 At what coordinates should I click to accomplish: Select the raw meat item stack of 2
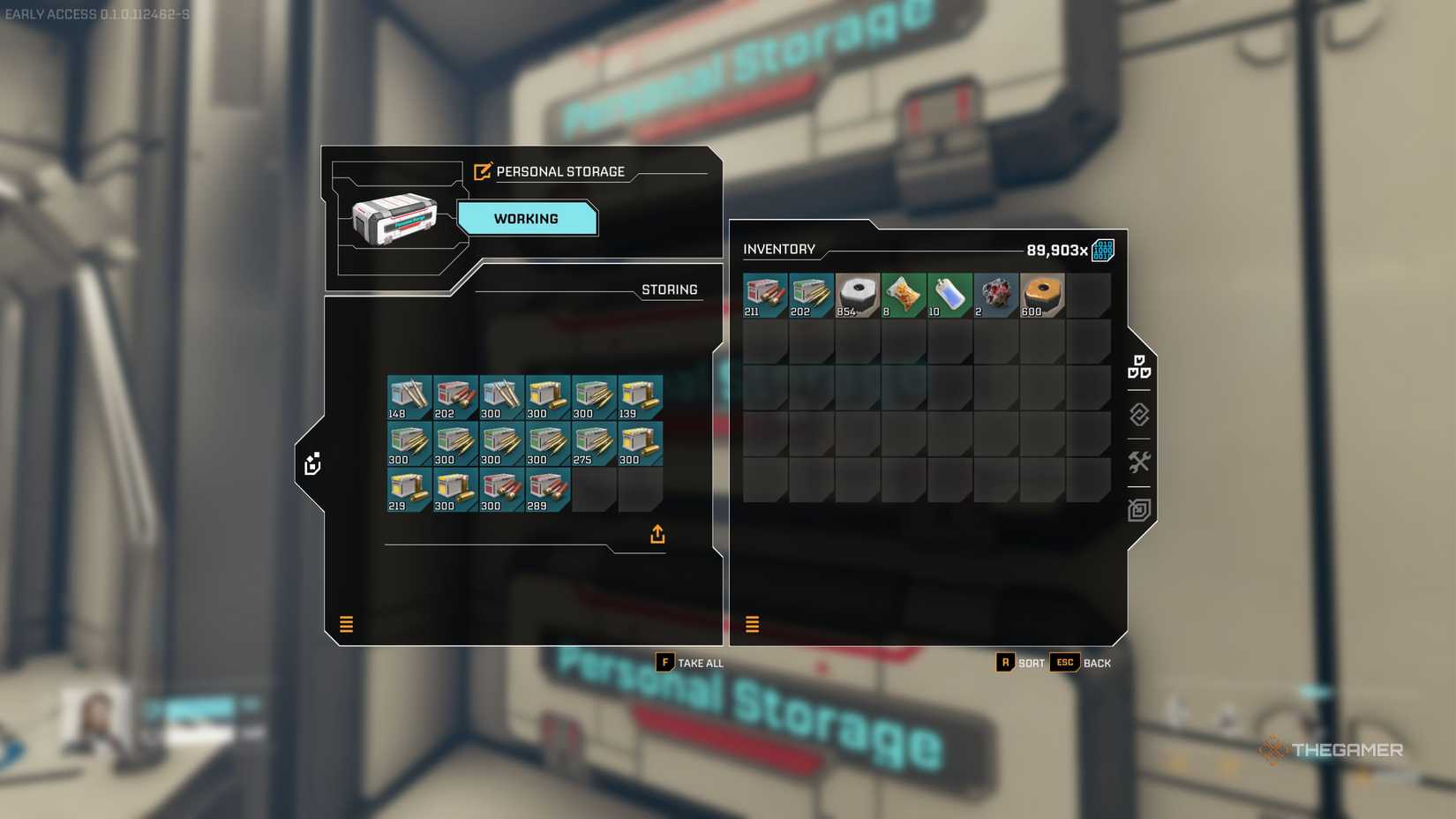995,295
